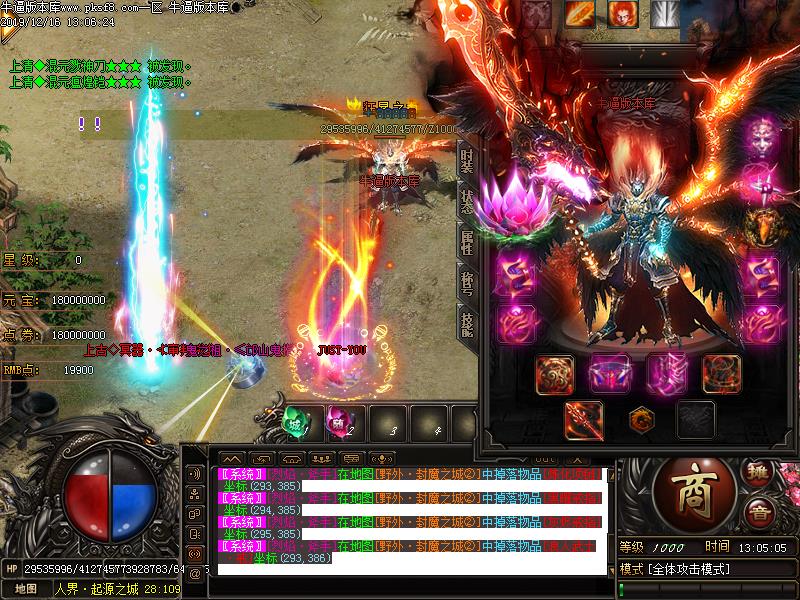Screen dimensions: 800x600
Task: Activate the orange fire slash skill icon
Action: click(x=580, y=13)
